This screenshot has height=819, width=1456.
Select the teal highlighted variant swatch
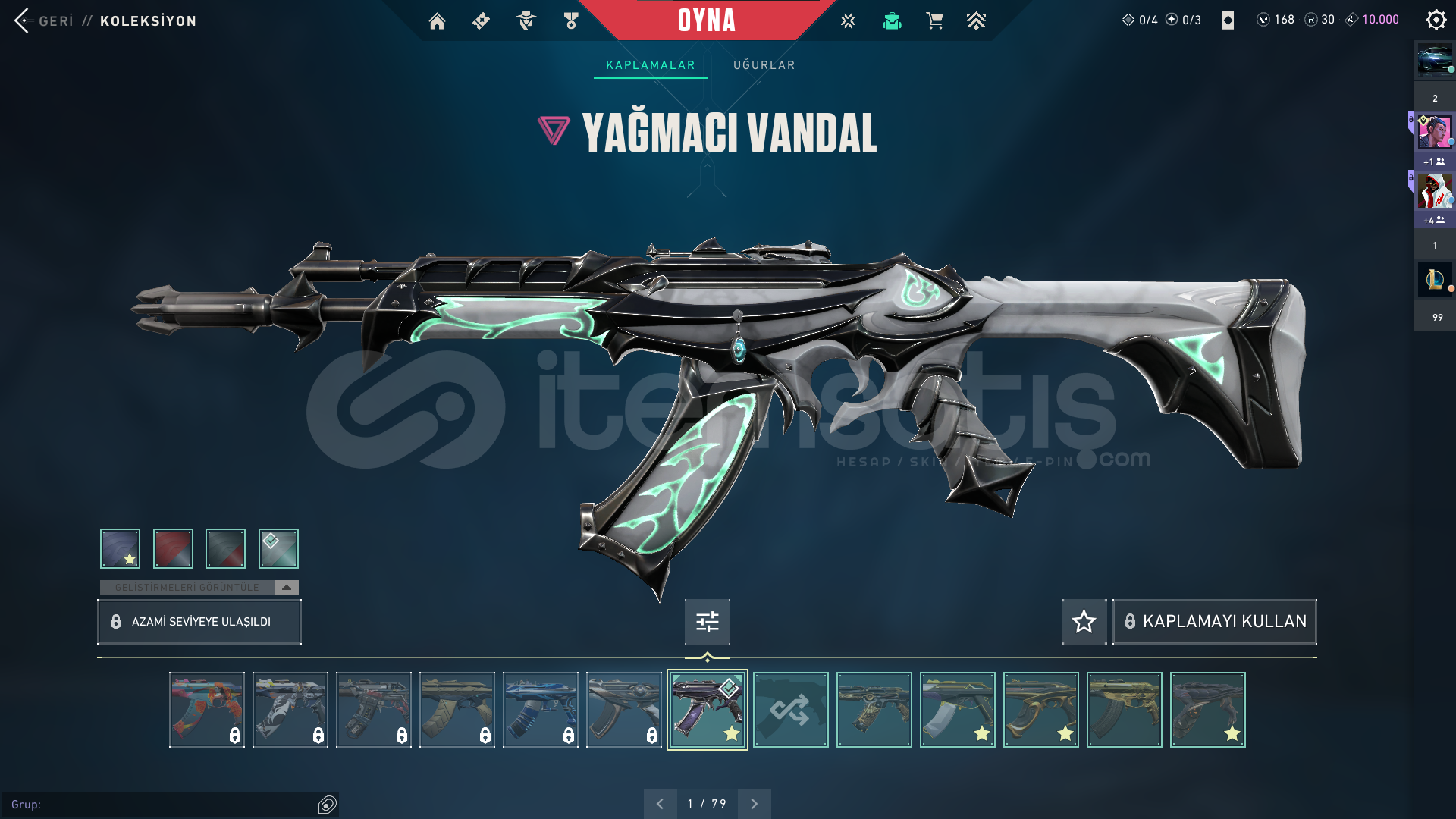coord(278,548)
